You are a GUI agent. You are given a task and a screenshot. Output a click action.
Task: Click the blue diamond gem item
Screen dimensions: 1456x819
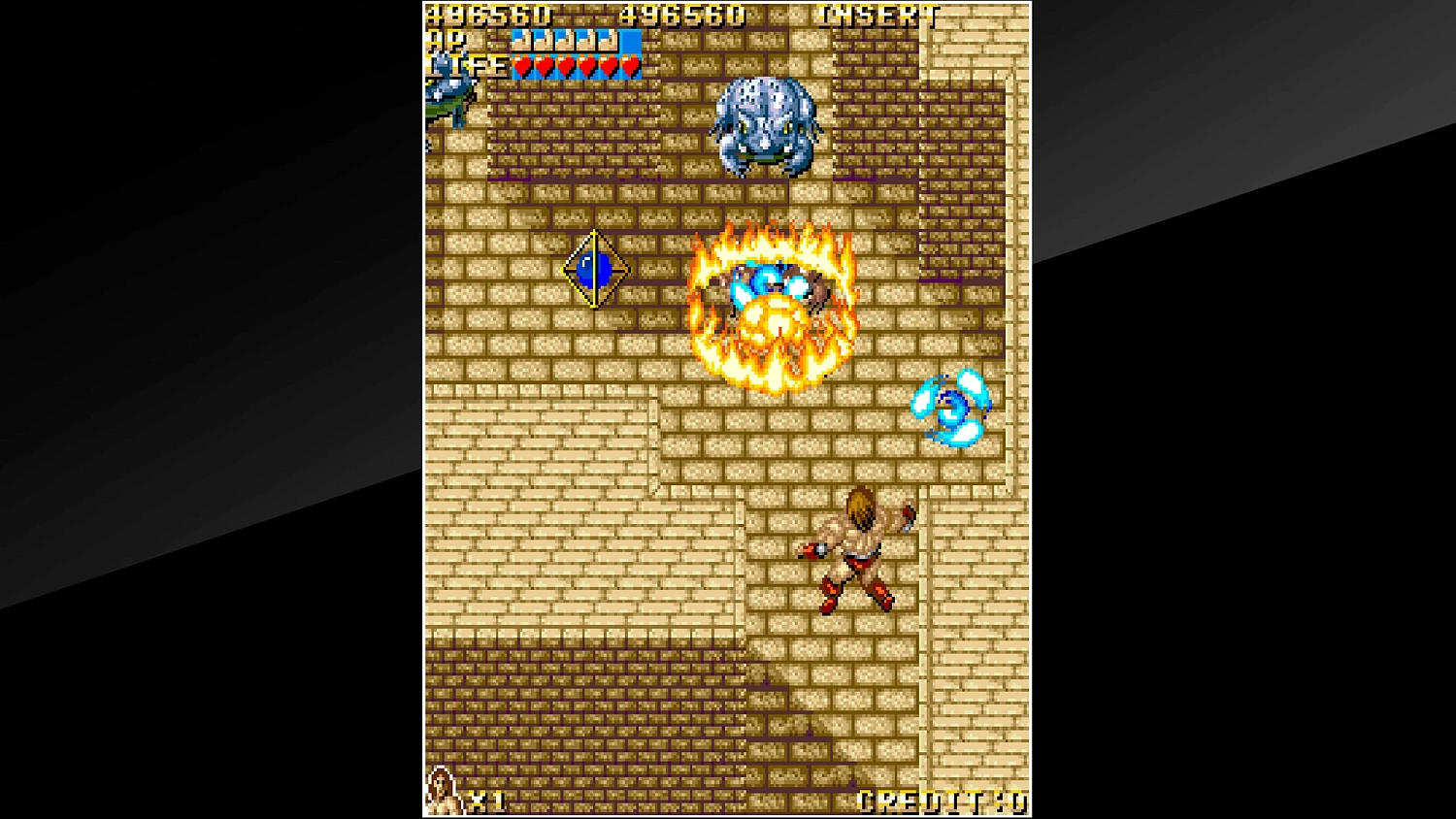point(594,269)
